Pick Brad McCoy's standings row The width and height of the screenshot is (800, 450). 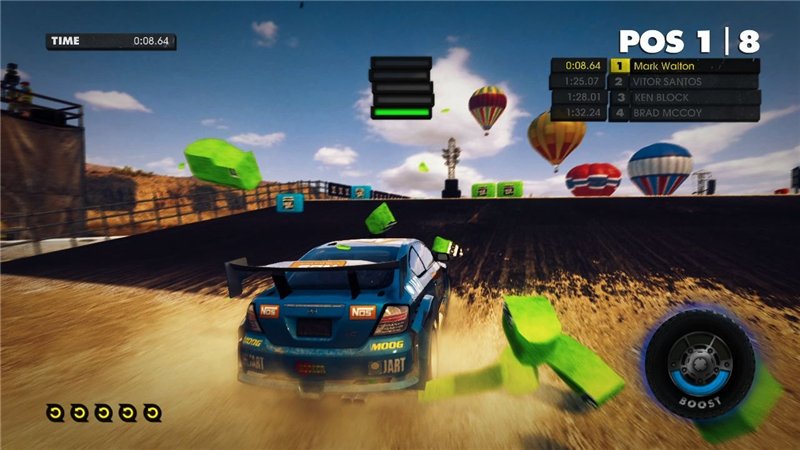[x=655, y=114]
